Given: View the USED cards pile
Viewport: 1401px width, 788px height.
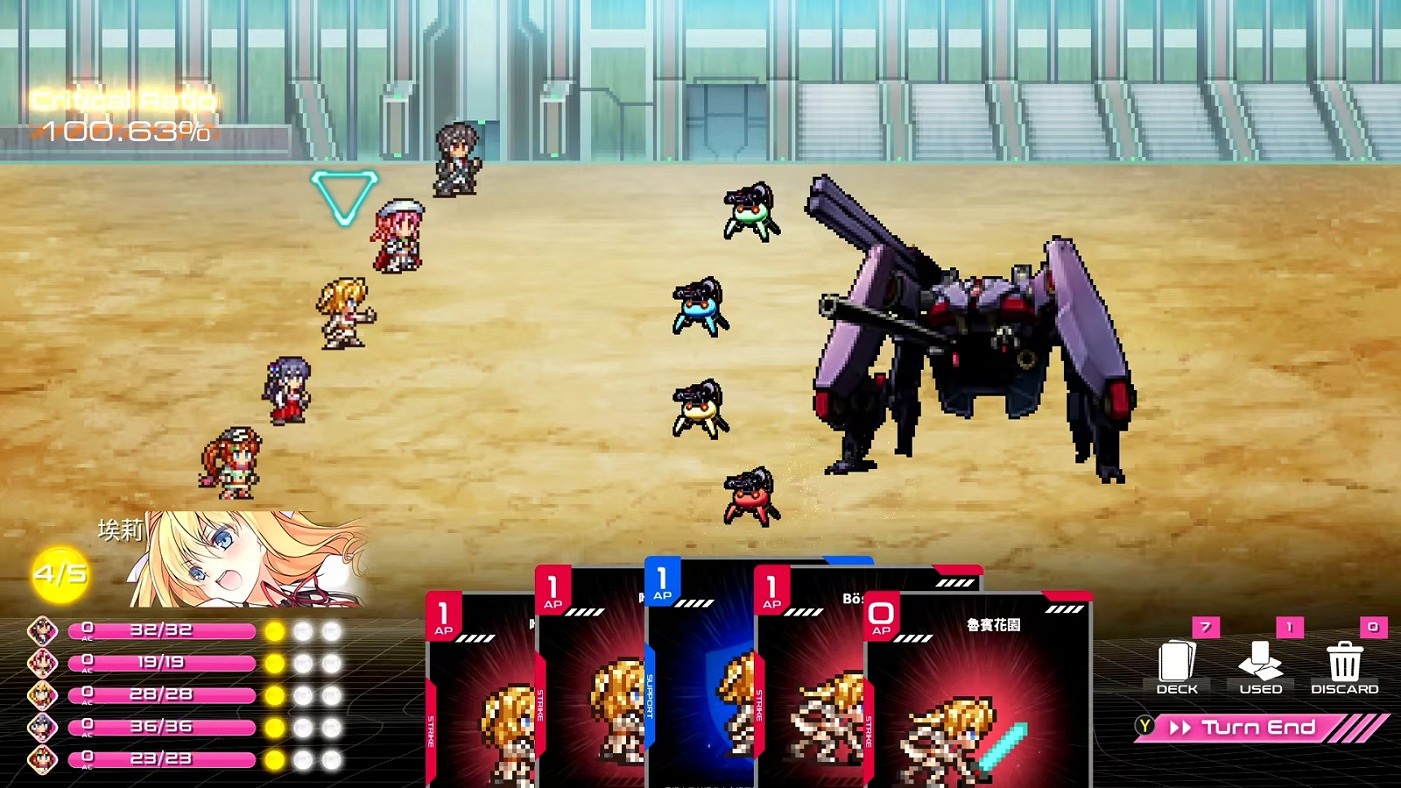Looking at the screenshot, I should [1261, 663].
